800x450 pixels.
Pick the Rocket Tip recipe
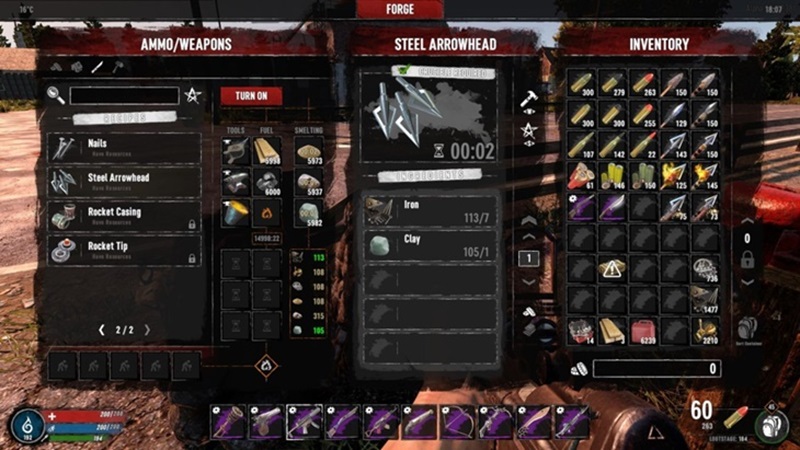click(124, 250)
